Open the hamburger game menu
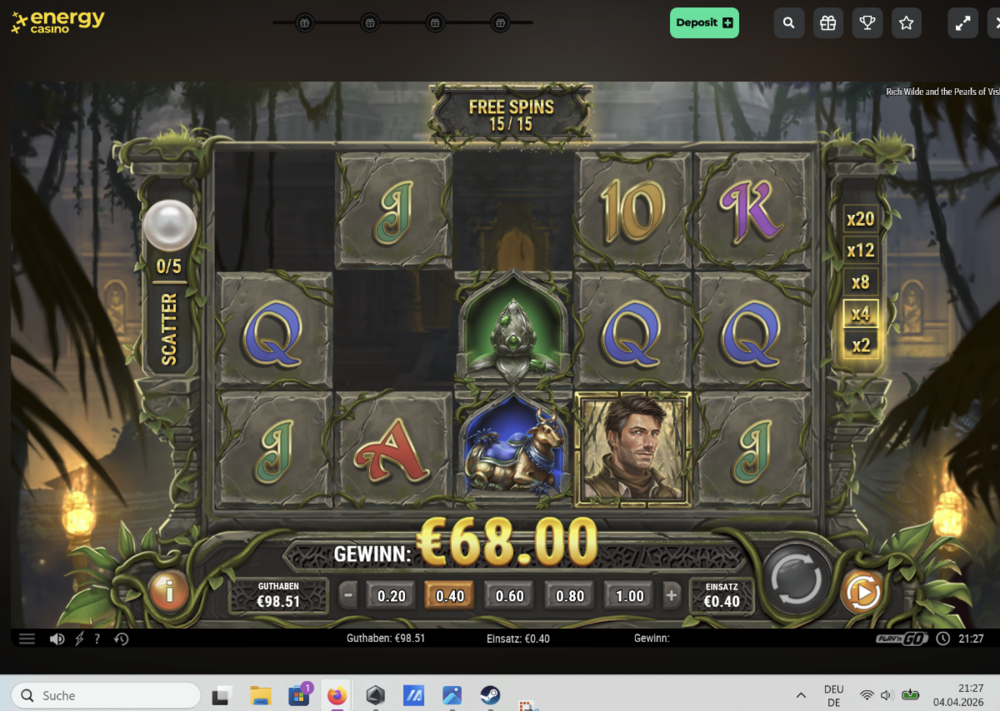This screenshot has height=711, width=1000. (x=27, y=639)
